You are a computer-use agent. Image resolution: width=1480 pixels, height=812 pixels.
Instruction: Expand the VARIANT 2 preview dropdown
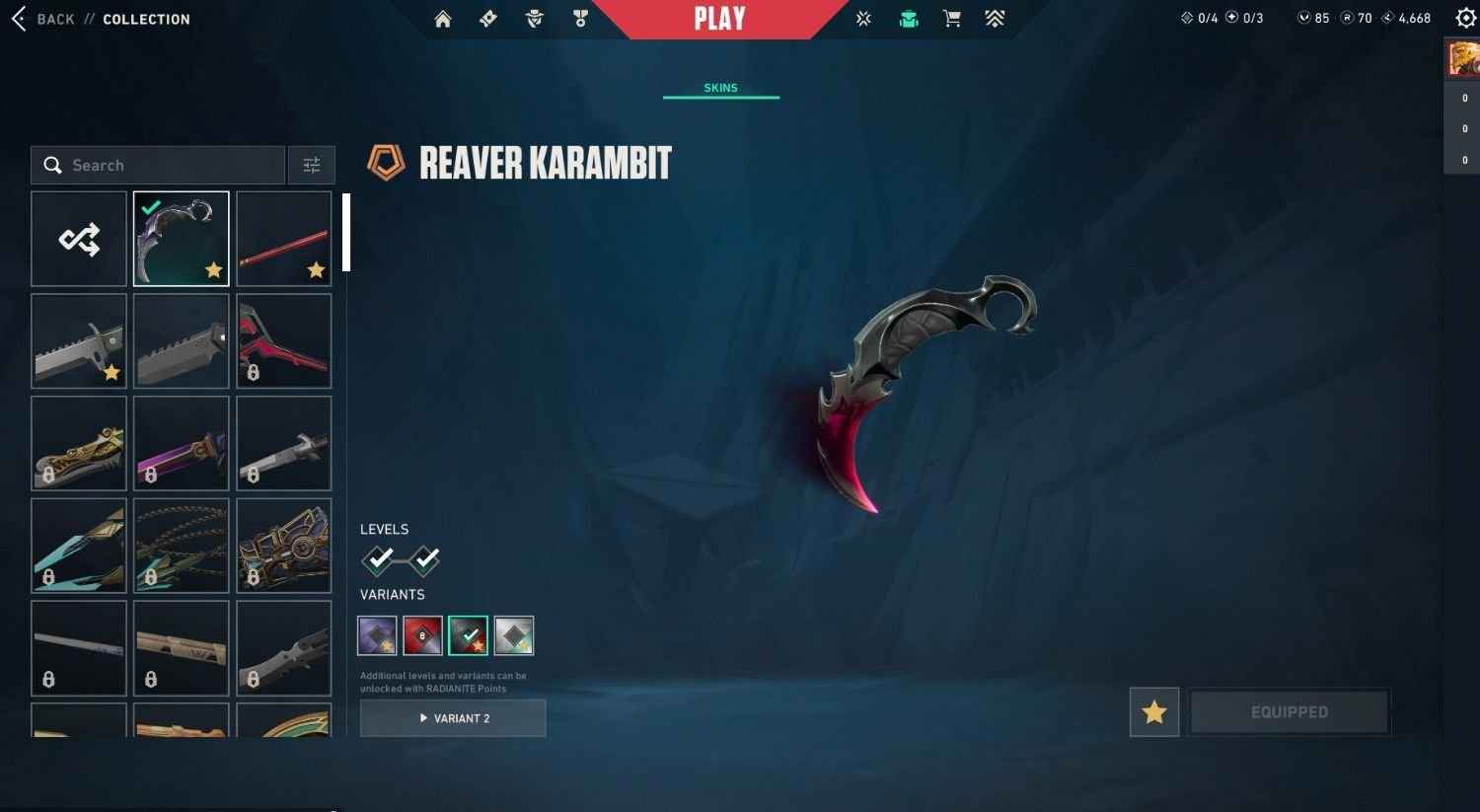click(452, 718)
